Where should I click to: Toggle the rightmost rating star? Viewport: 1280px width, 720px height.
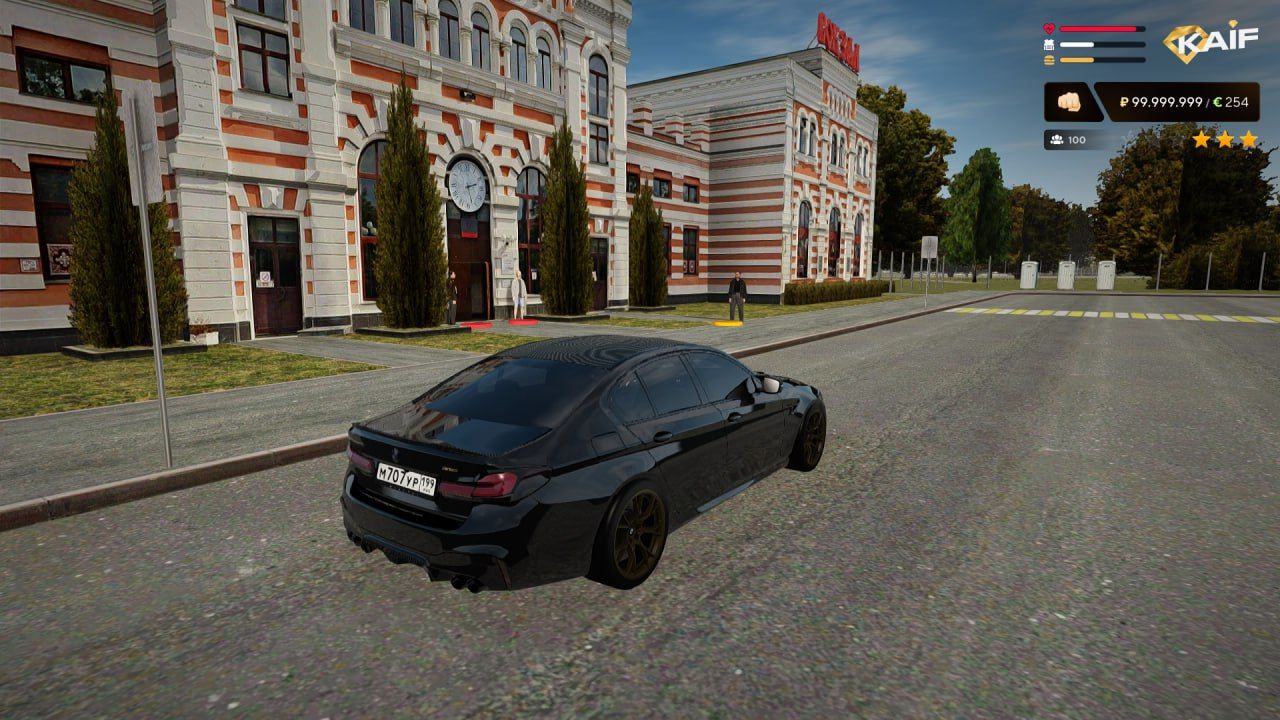coord(1248,140)
